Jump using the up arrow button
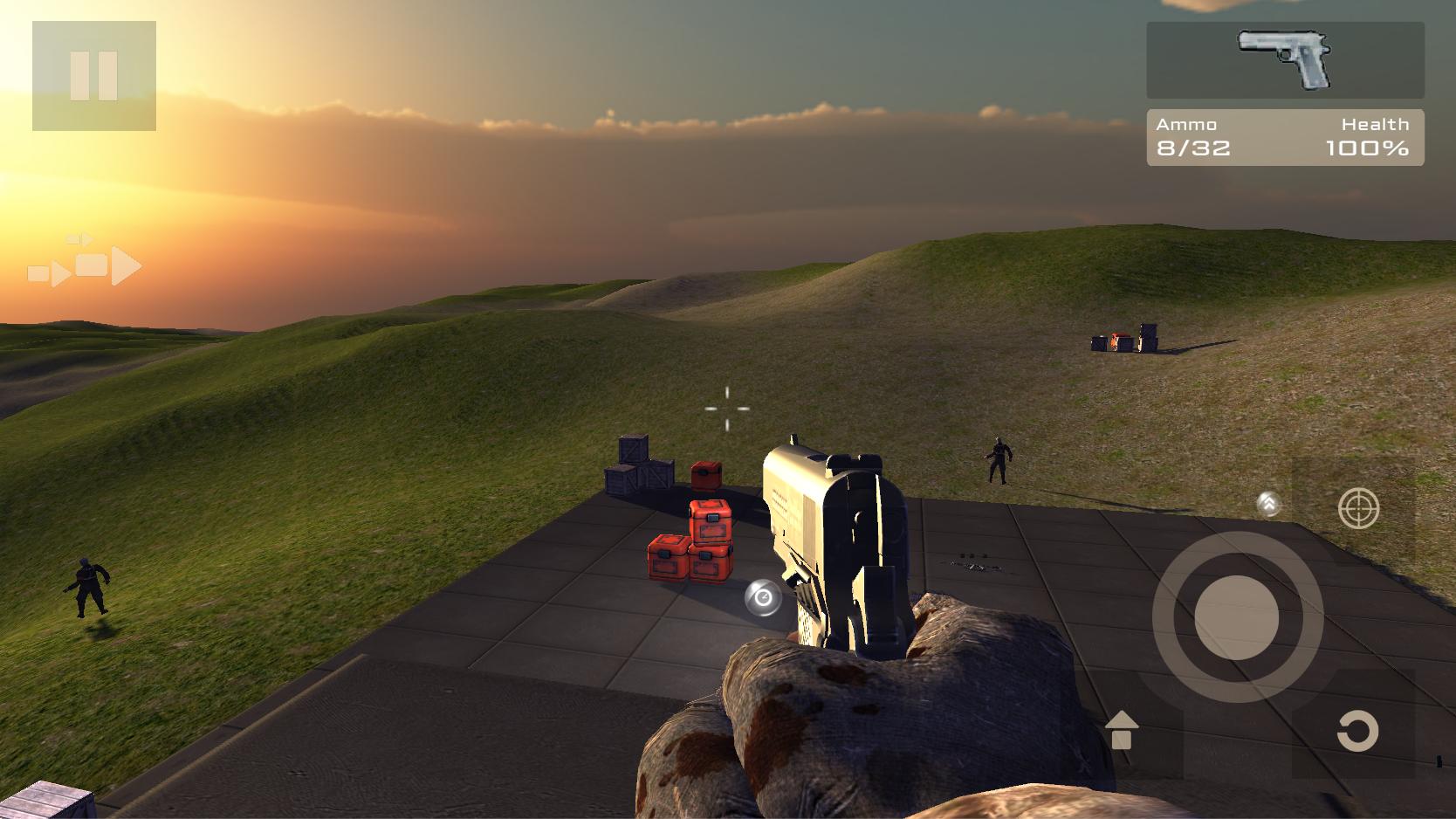1456x819 pixels. [1122, 731]
